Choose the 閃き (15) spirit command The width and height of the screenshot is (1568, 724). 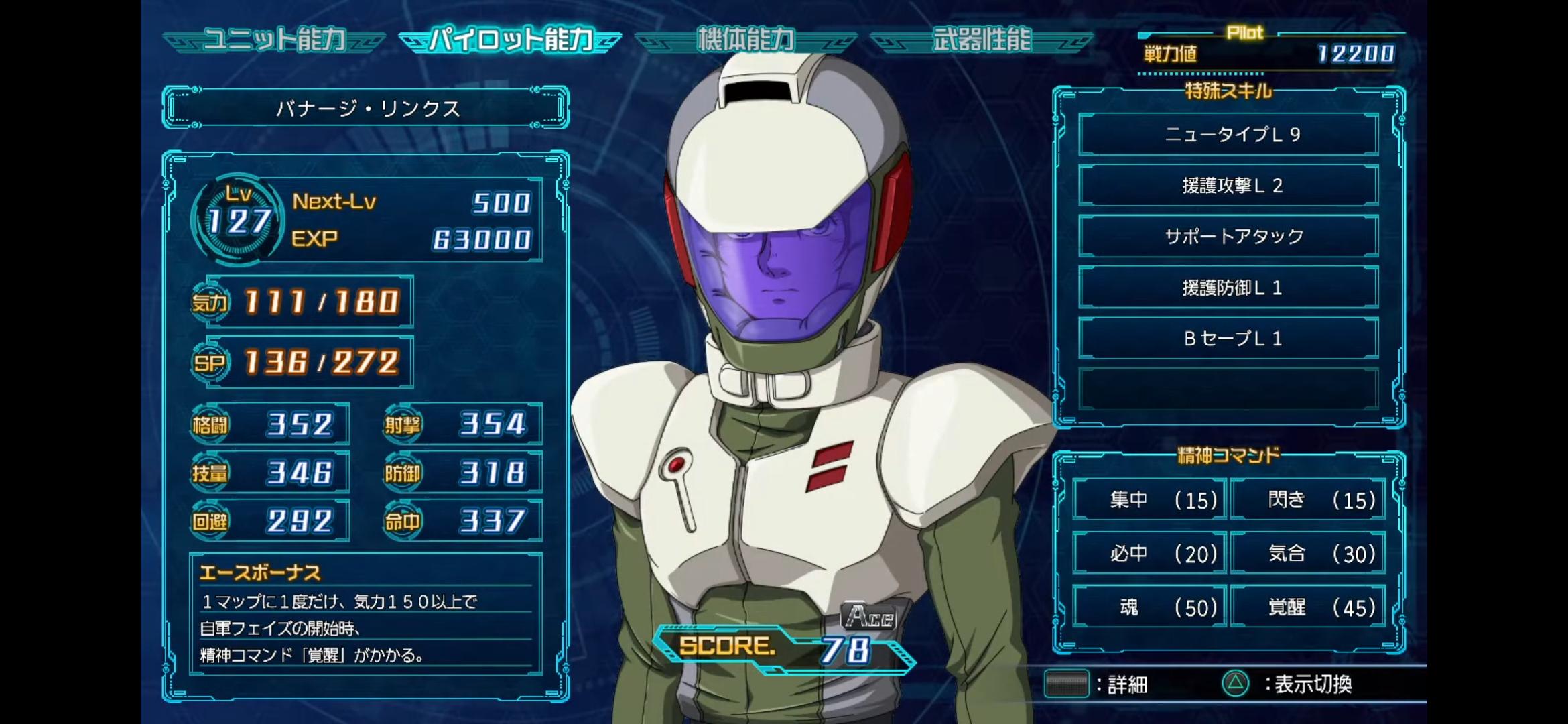pyautogui.click(x=1308, y=499)
